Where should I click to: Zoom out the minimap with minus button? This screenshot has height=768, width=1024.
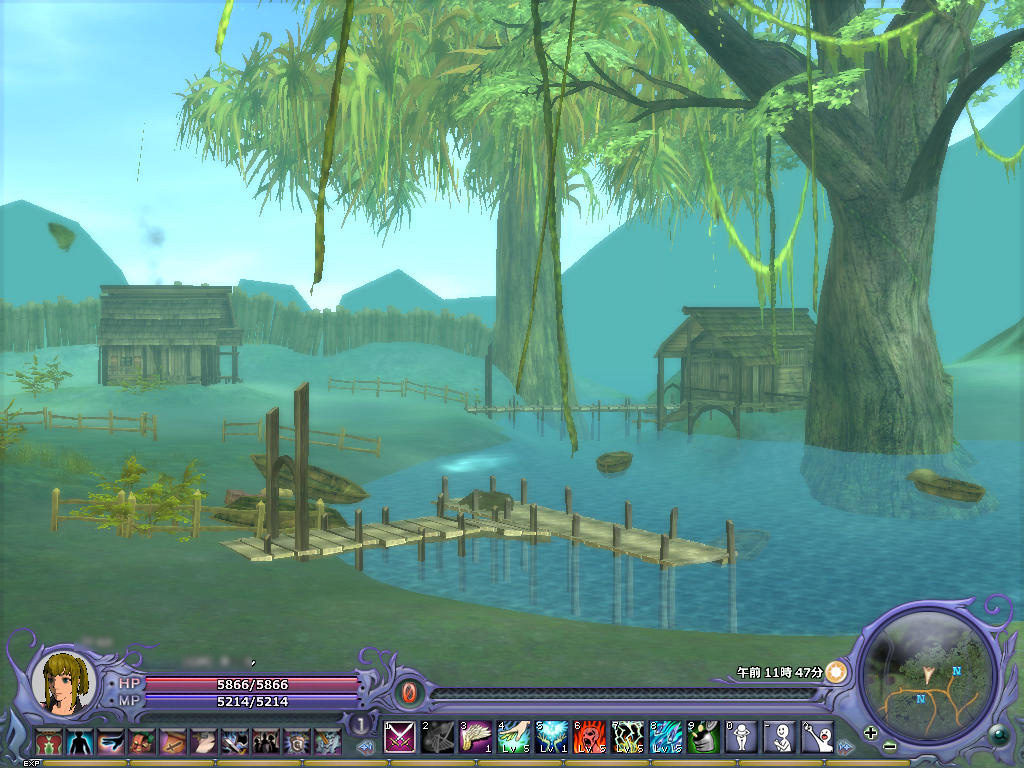pyautogui.click(x=889, y=746)
